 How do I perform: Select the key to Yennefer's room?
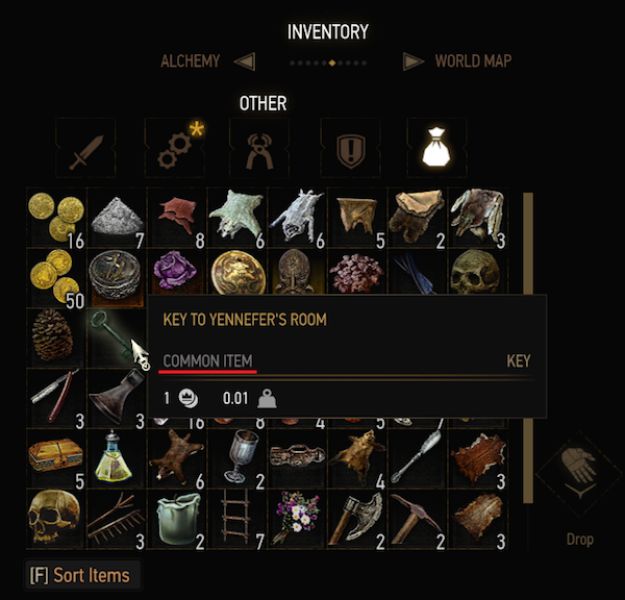coord(115,336)
